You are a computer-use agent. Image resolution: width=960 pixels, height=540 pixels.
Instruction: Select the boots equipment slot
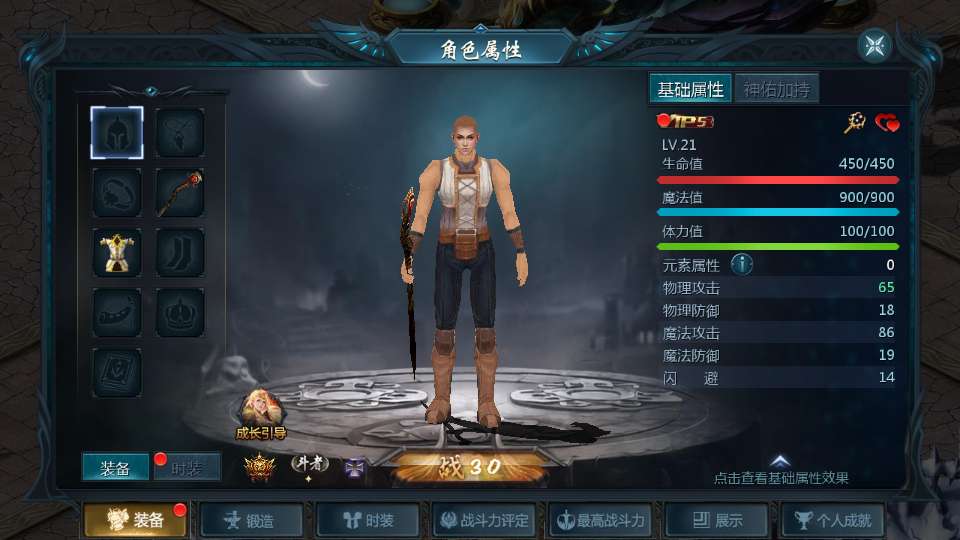click(x=180, y=252)
